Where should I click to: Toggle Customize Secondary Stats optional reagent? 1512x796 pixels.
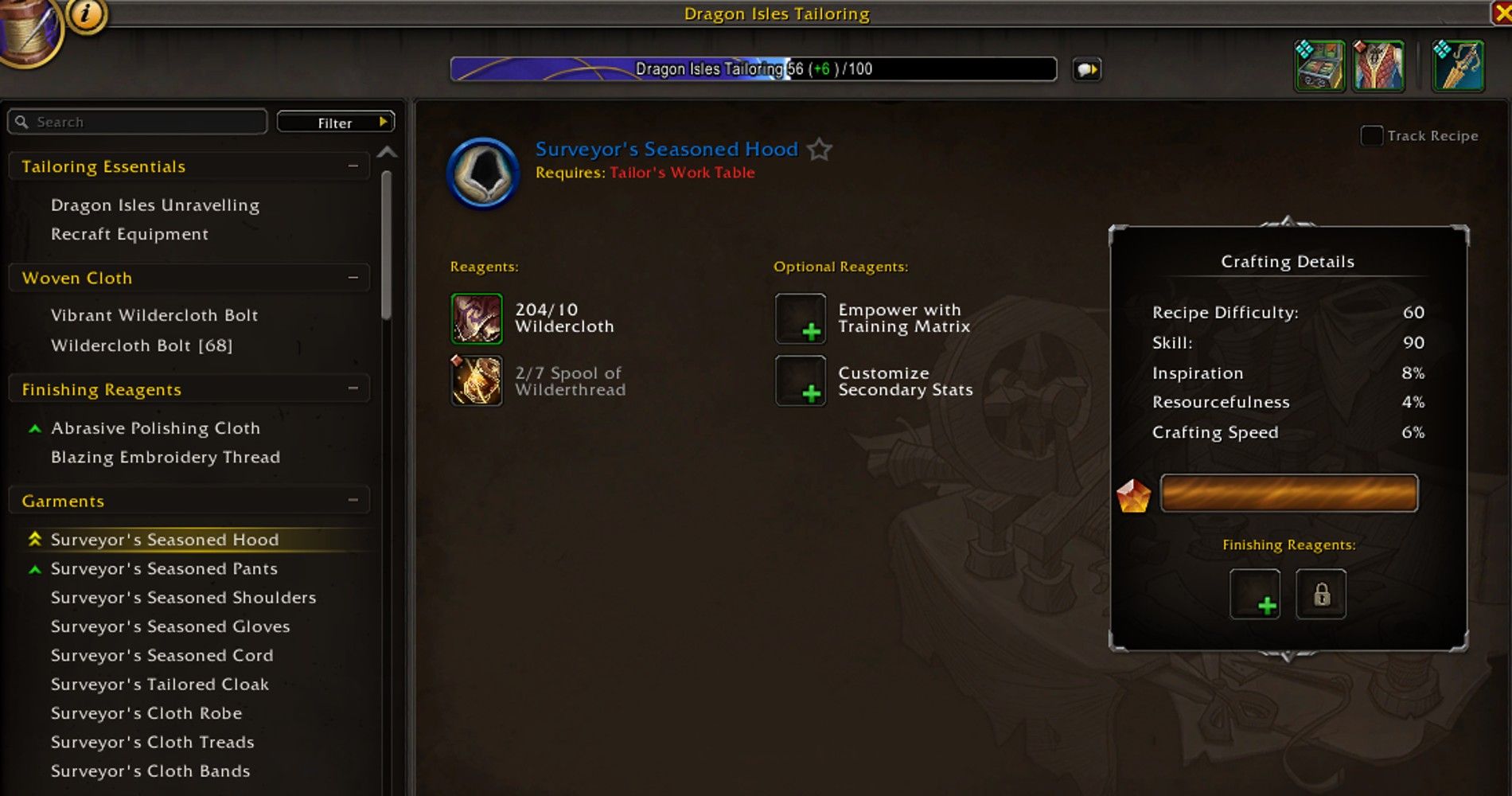800,380
